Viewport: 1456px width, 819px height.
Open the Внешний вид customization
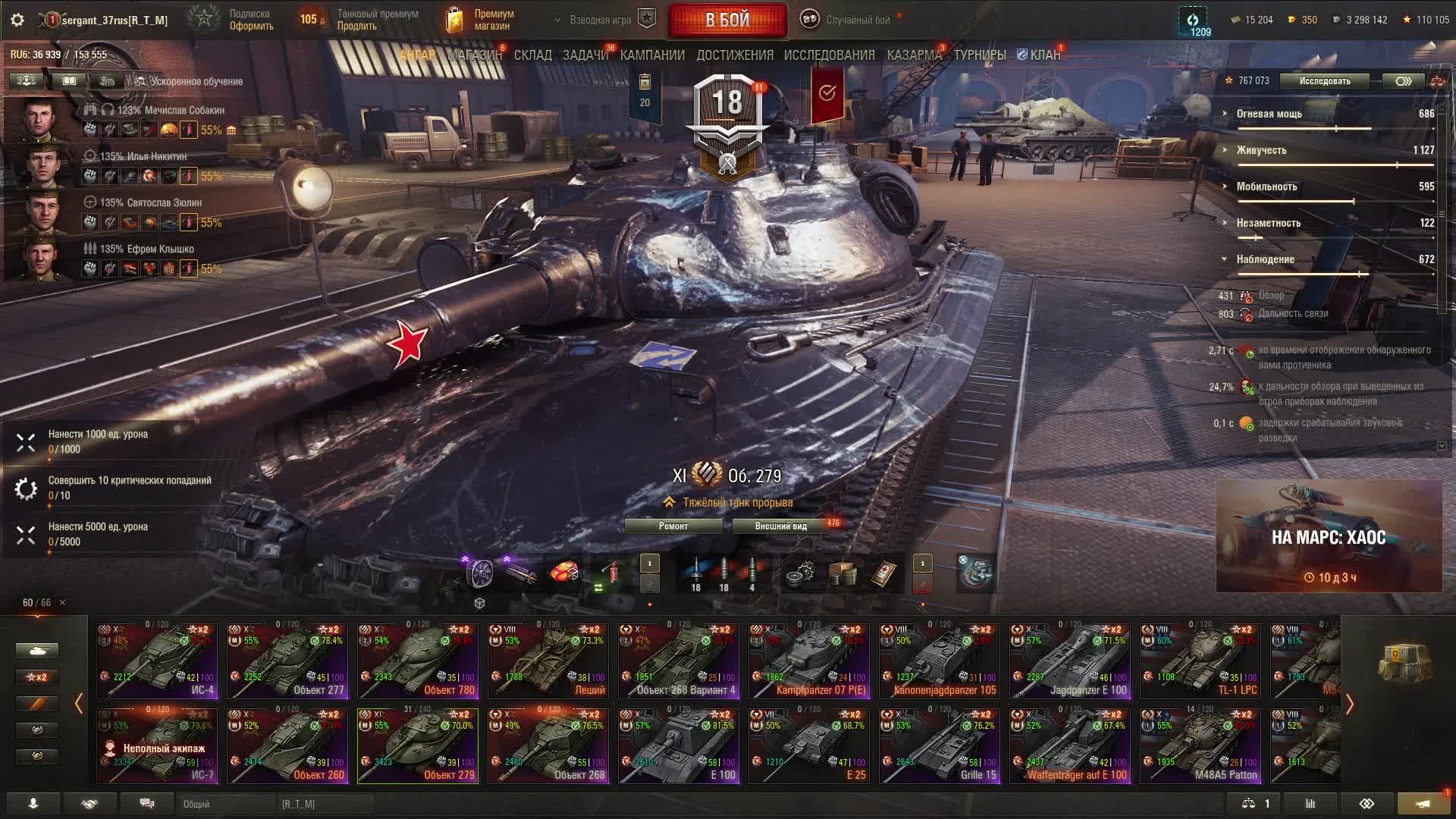pyautogui.click(x=780, y=526)
